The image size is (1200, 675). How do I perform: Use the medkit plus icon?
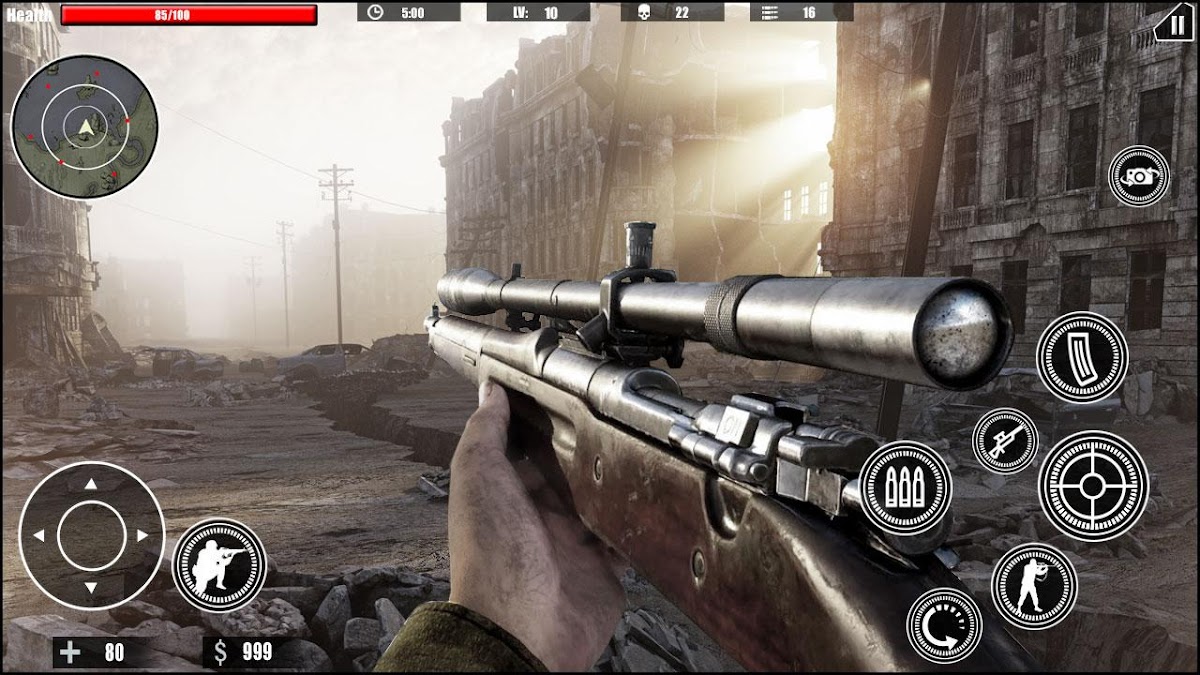(x=71, y=653)
